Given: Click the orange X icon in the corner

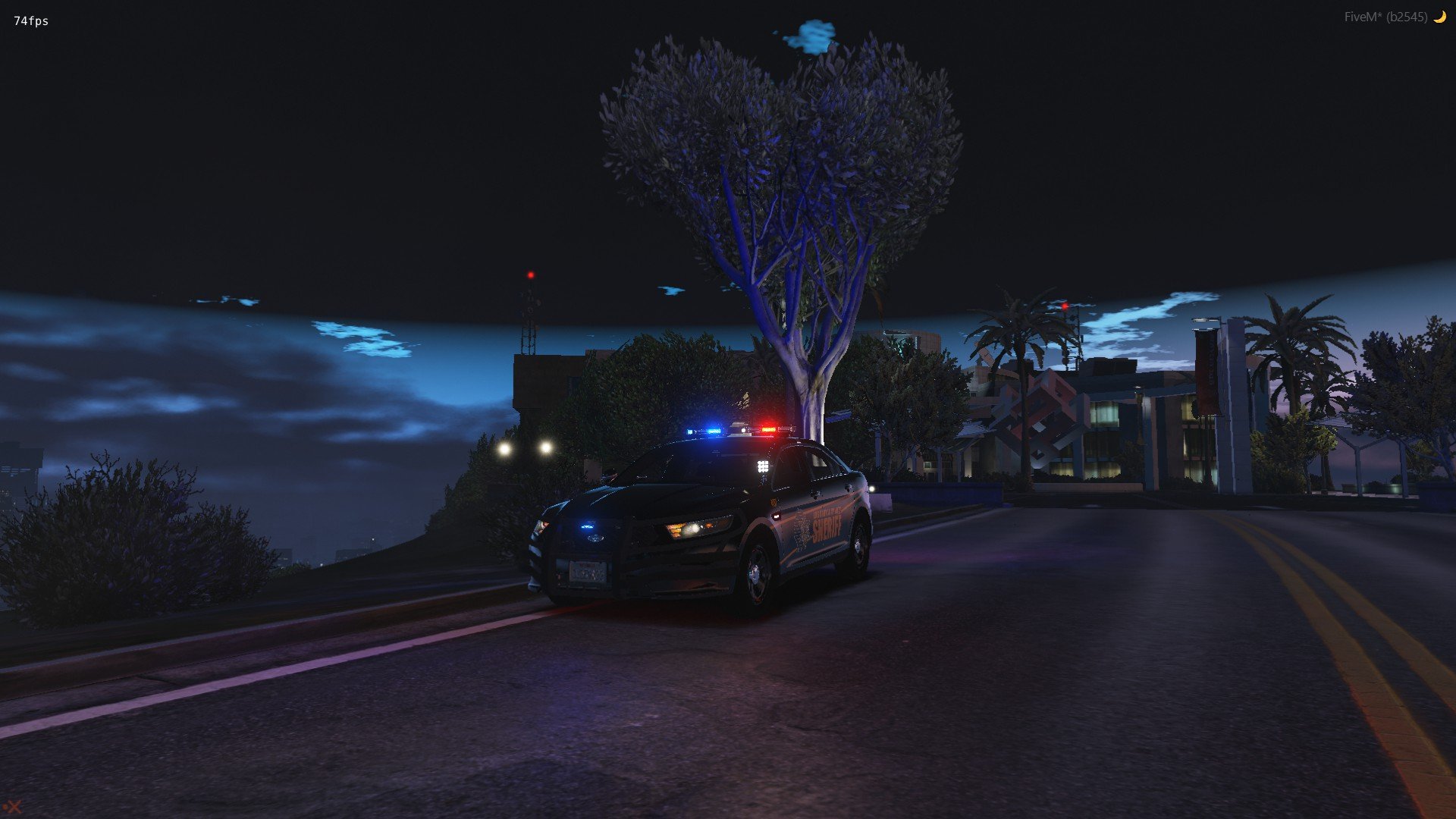Looking at the screenshot, I should [14, 807].
